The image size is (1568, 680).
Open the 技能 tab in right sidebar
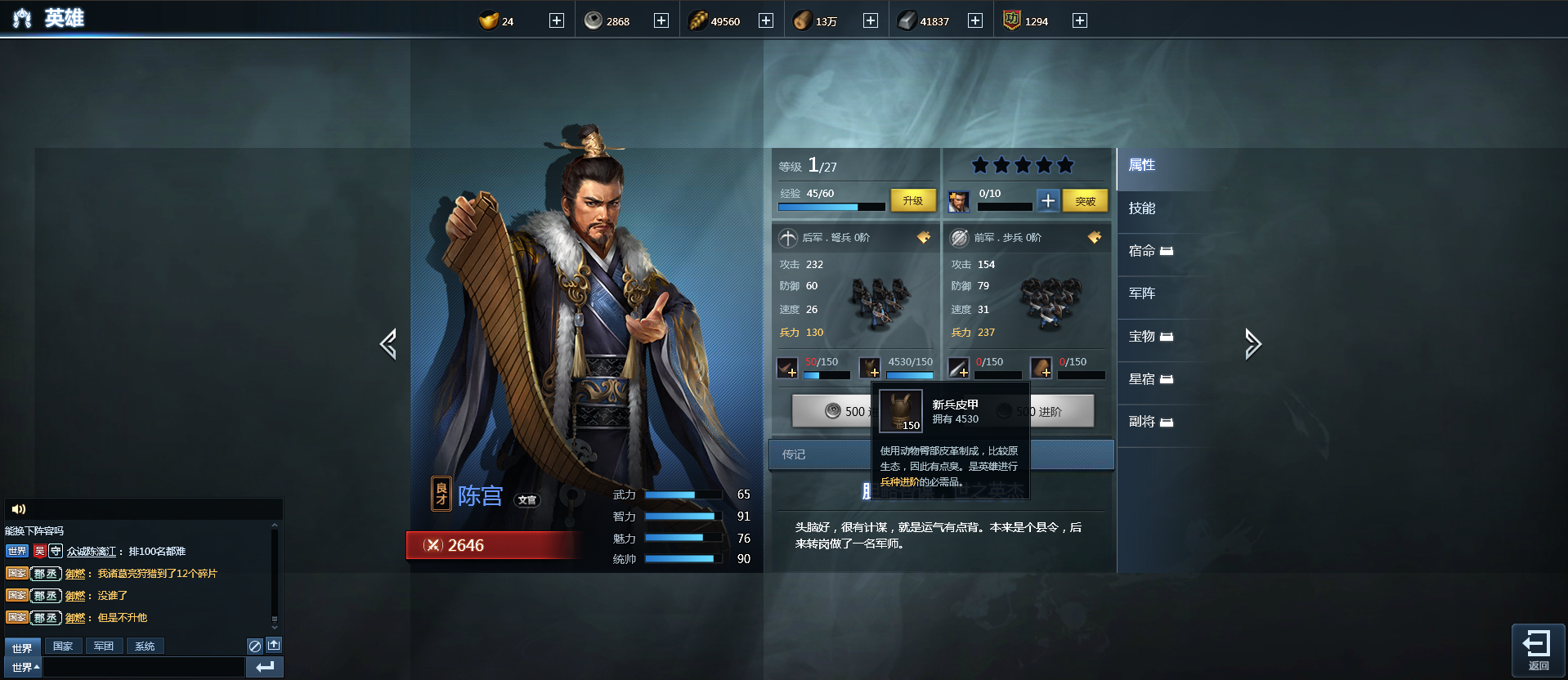pos(1141,209)
